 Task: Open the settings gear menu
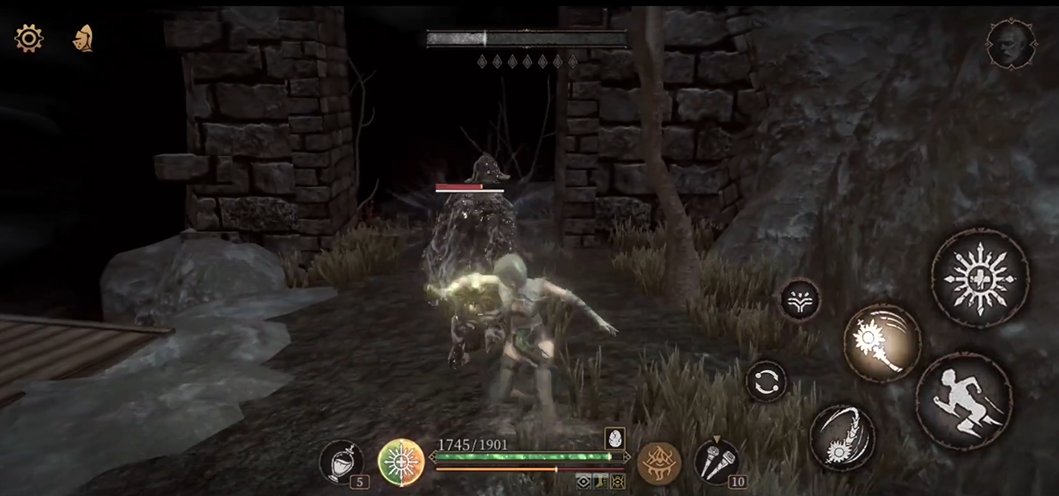tap(28, 39)
